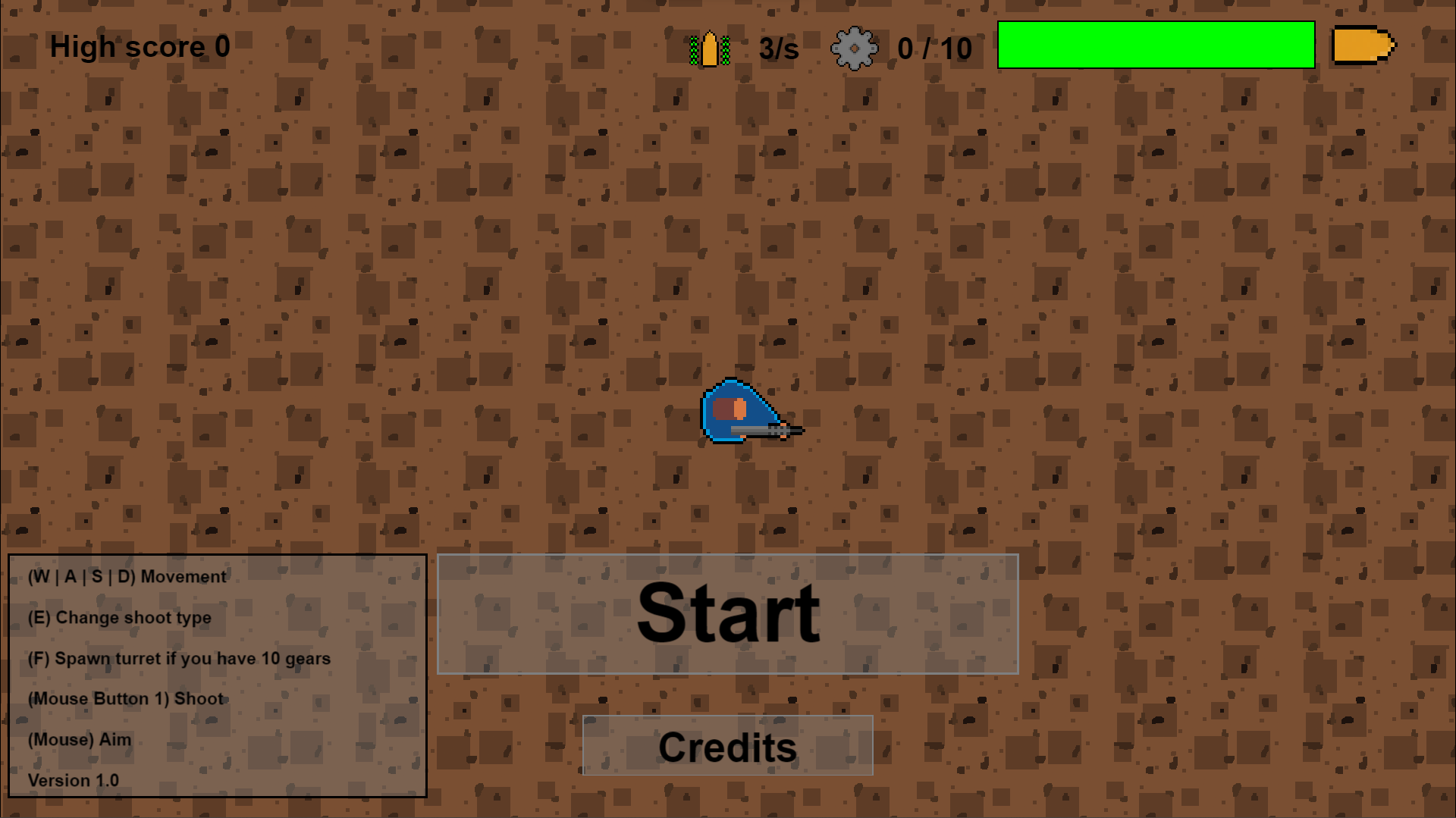Click the Version 1.0 text

[73, 780]
